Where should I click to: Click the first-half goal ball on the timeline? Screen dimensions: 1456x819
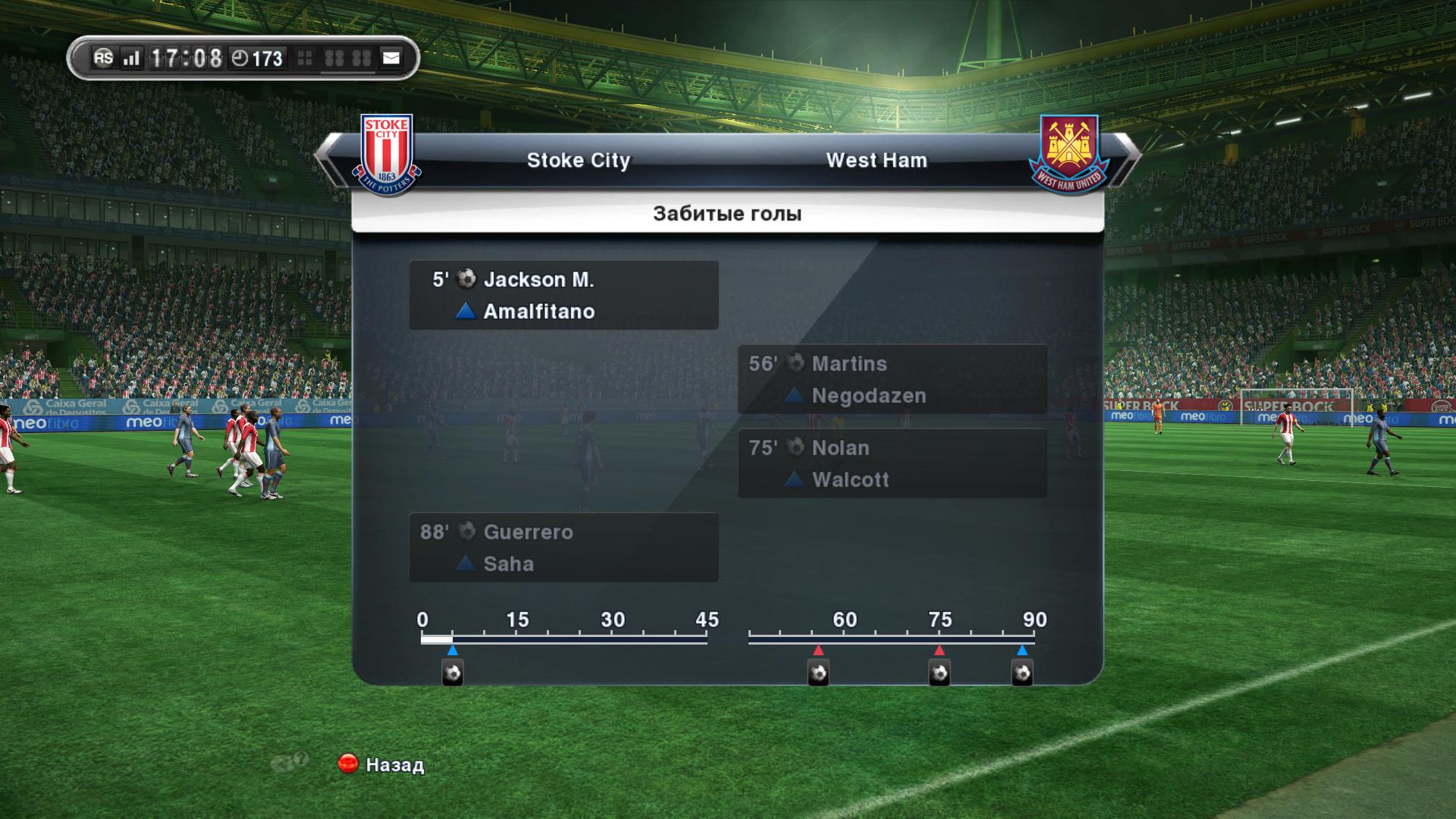pyautogui.click(x=453, y=673)
